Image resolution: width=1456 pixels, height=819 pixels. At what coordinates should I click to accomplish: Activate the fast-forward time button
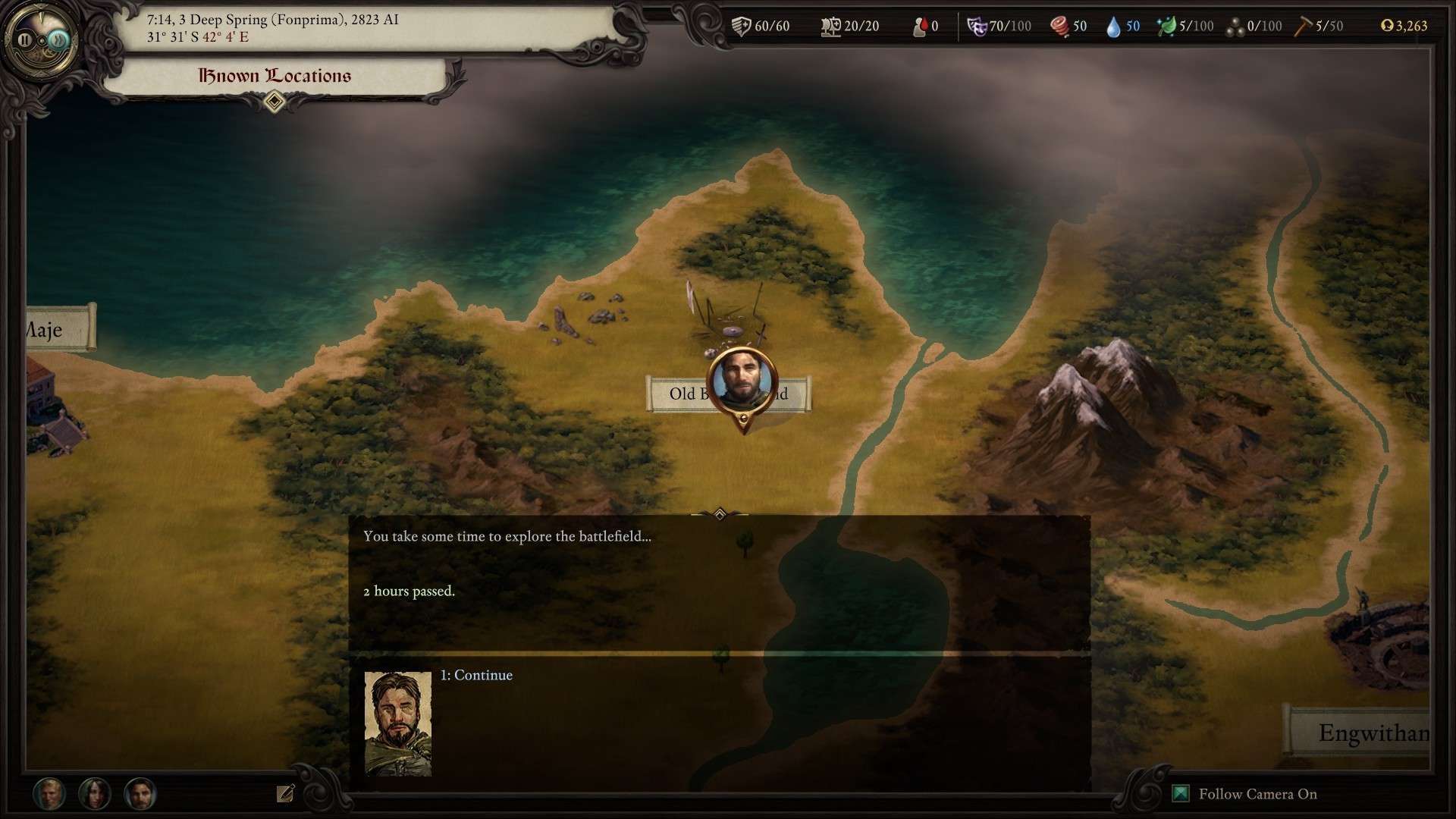(x=58, y=39)
